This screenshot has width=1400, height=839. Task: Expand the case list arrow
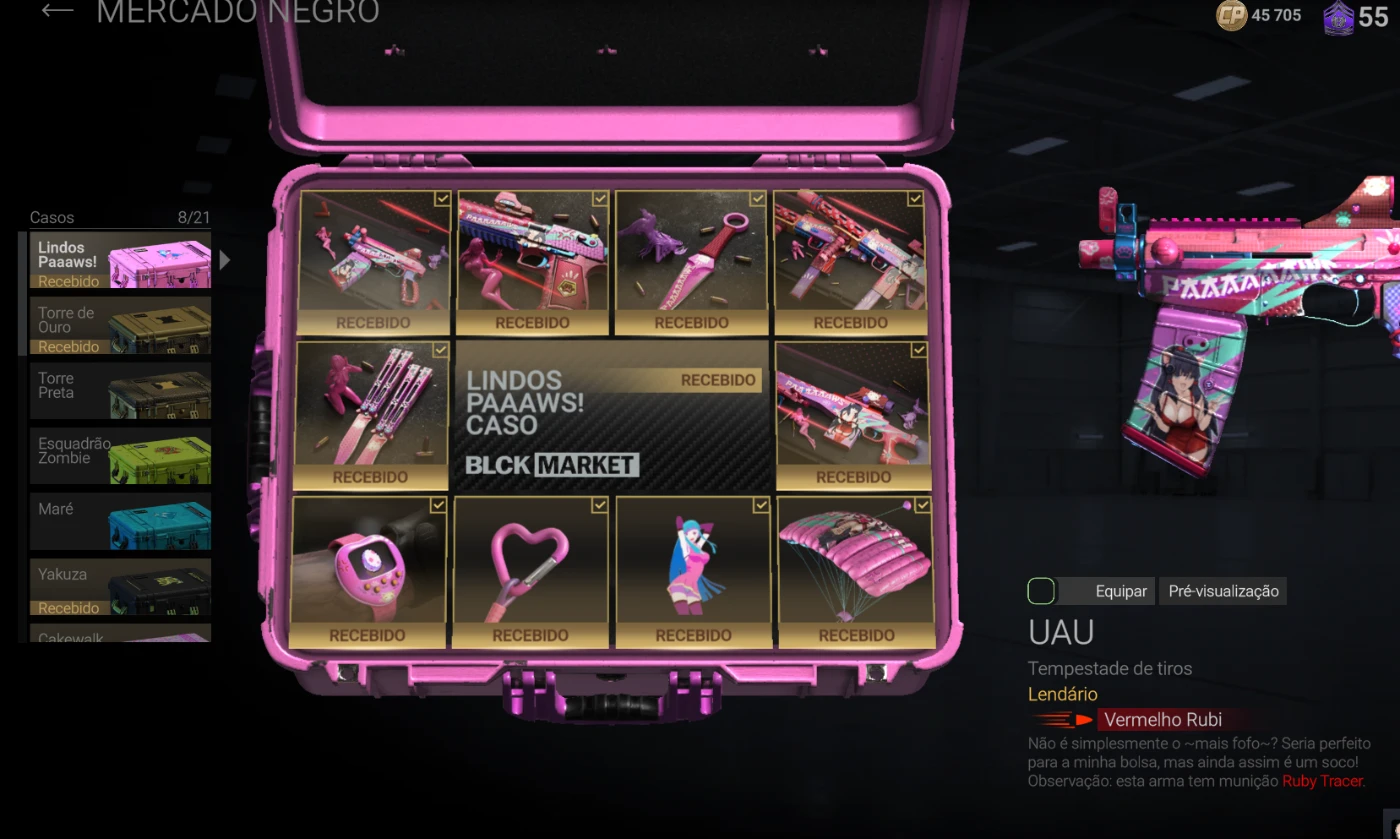click(225, 261)
